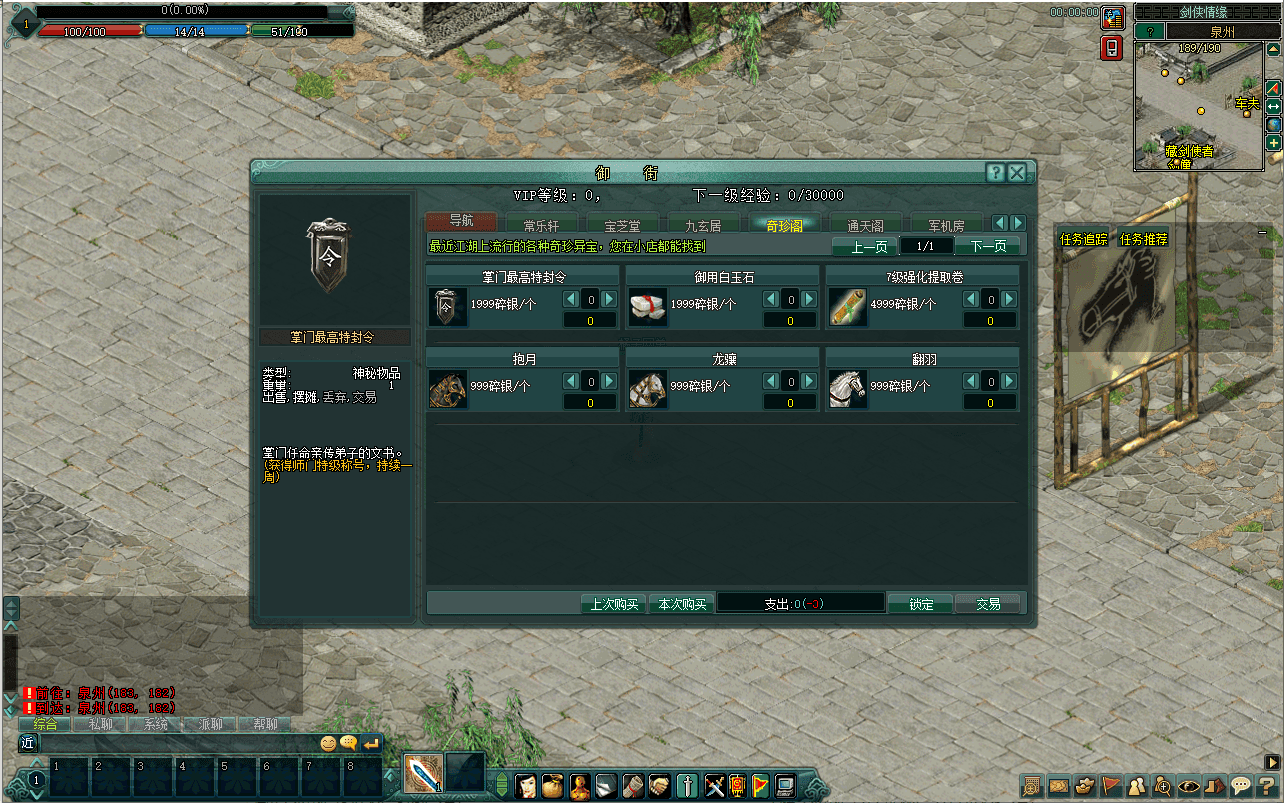The height and width of the screenshot is (803, 1284).
Task: Select the 翻羽 white horse icon
Action: (847, 389)
